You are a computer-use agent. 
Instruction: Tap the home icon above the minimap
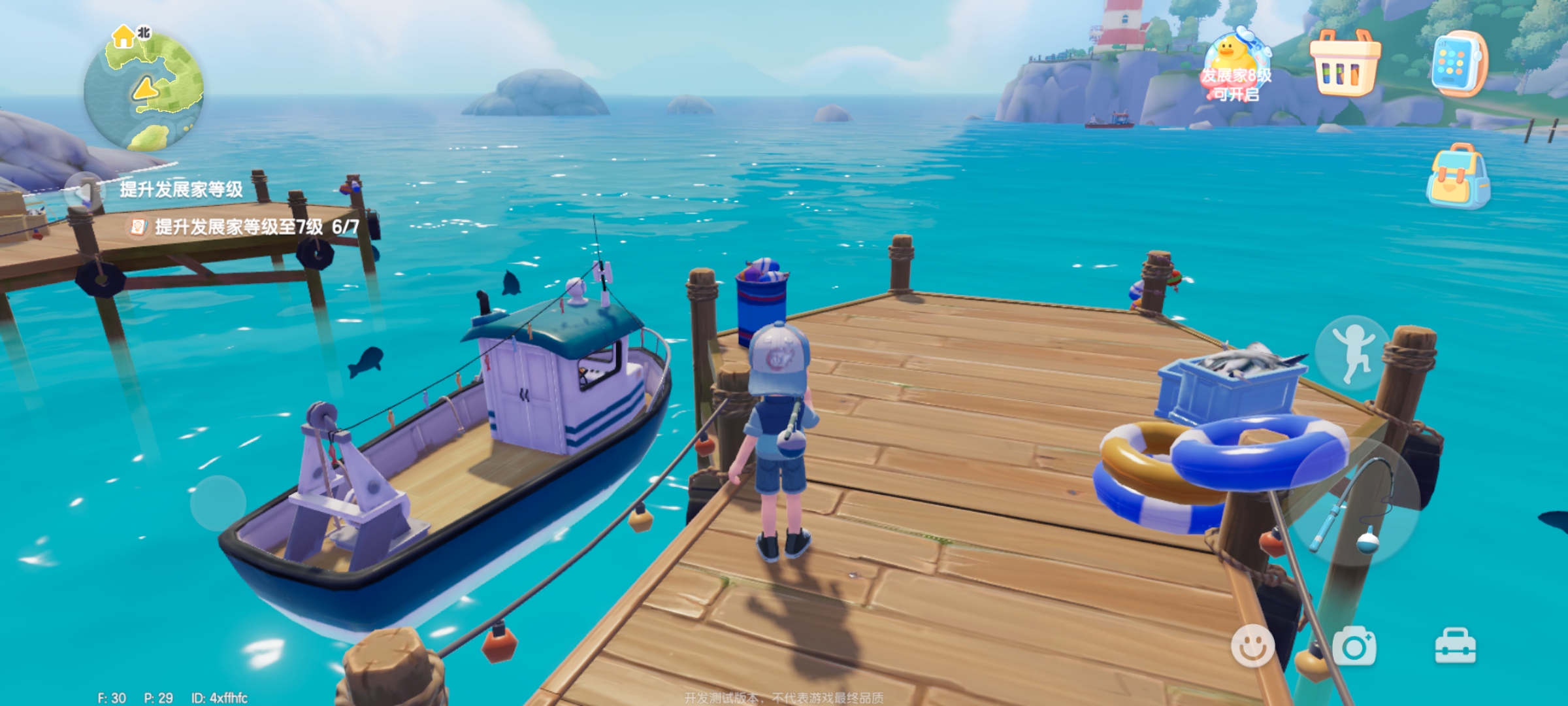tap(123, 37)
